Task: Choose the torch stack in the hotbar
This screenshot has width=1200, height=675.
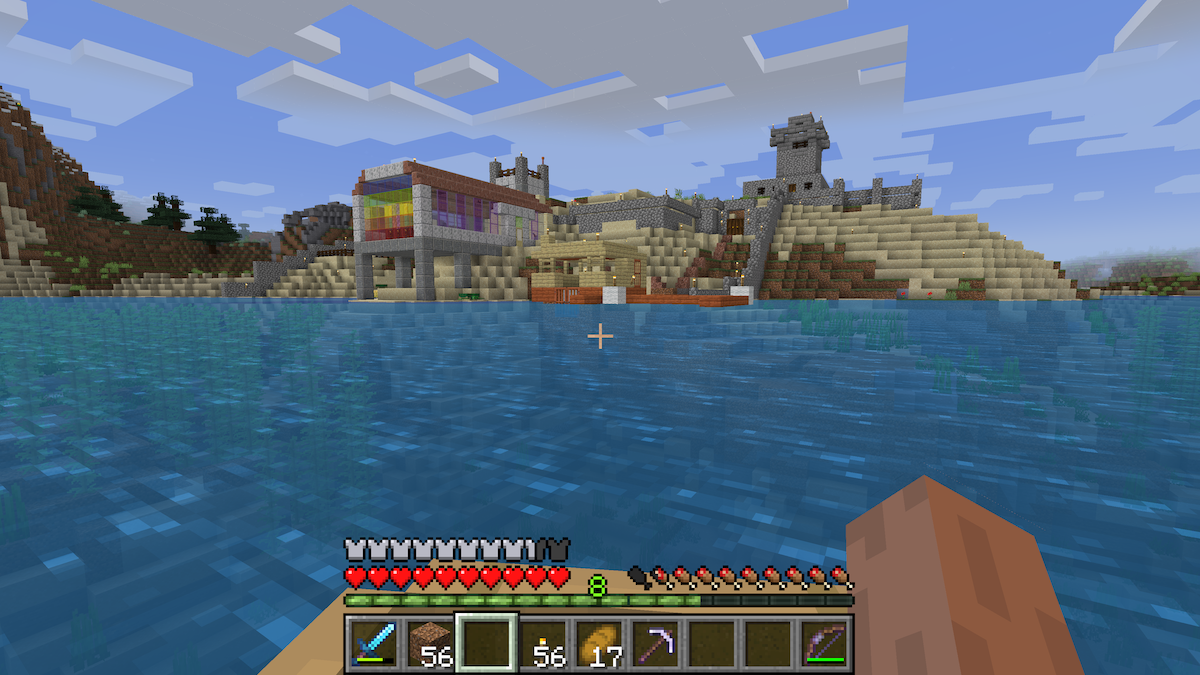Action: 543,642
